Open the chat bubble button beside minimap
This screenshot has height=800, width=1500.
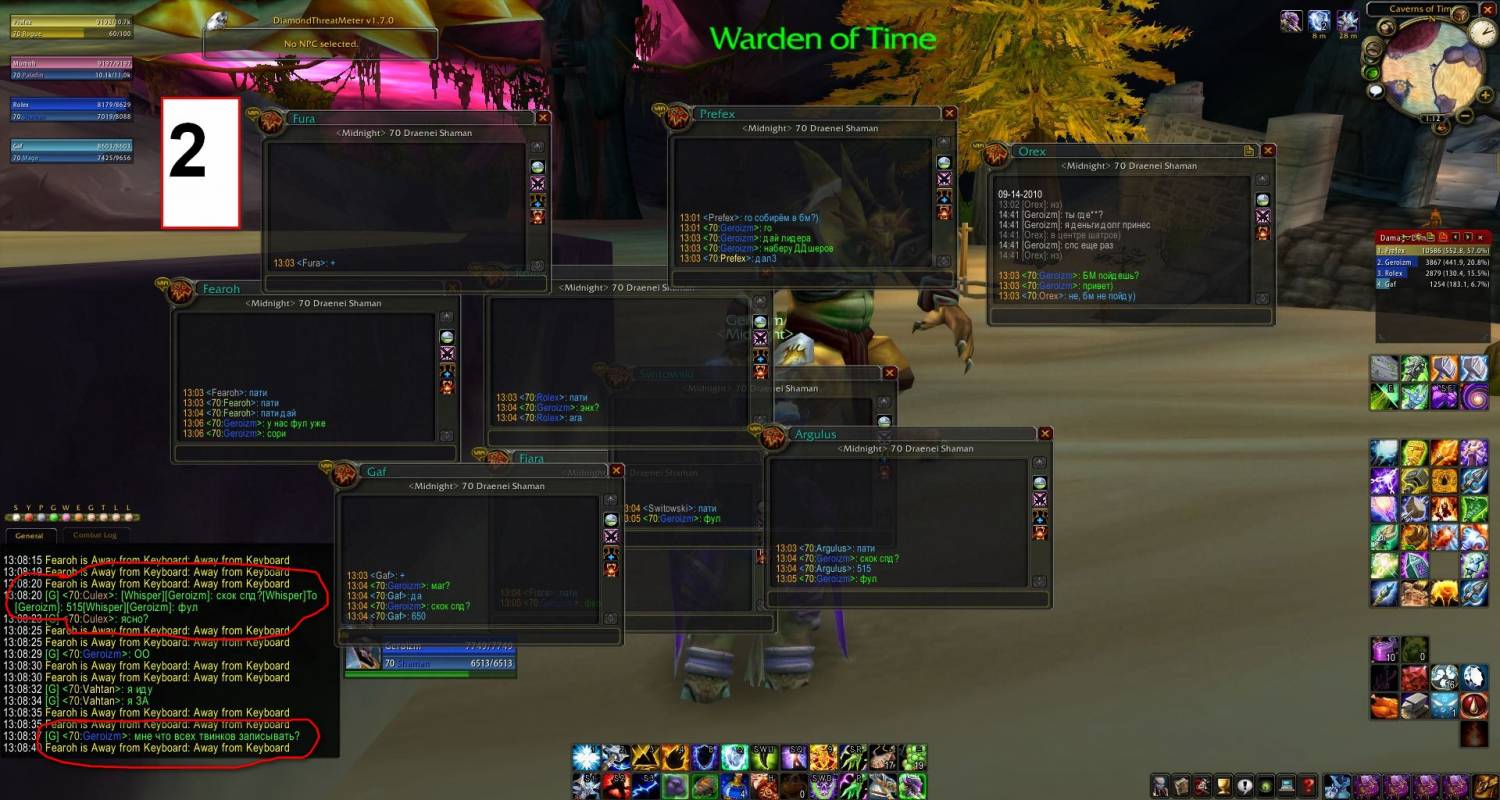pos(1376,91)
